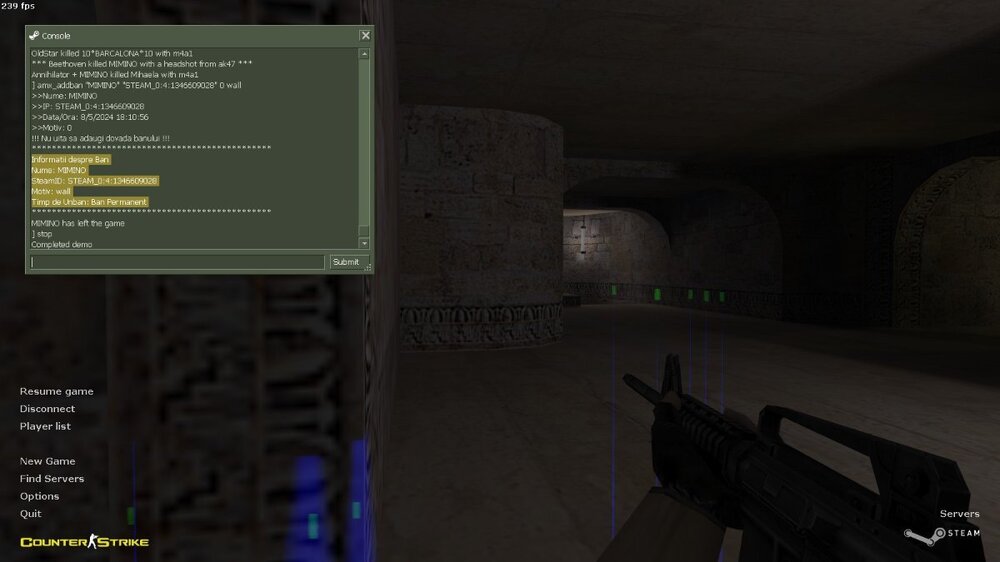Open Find Servers browser

click(52, 479)
